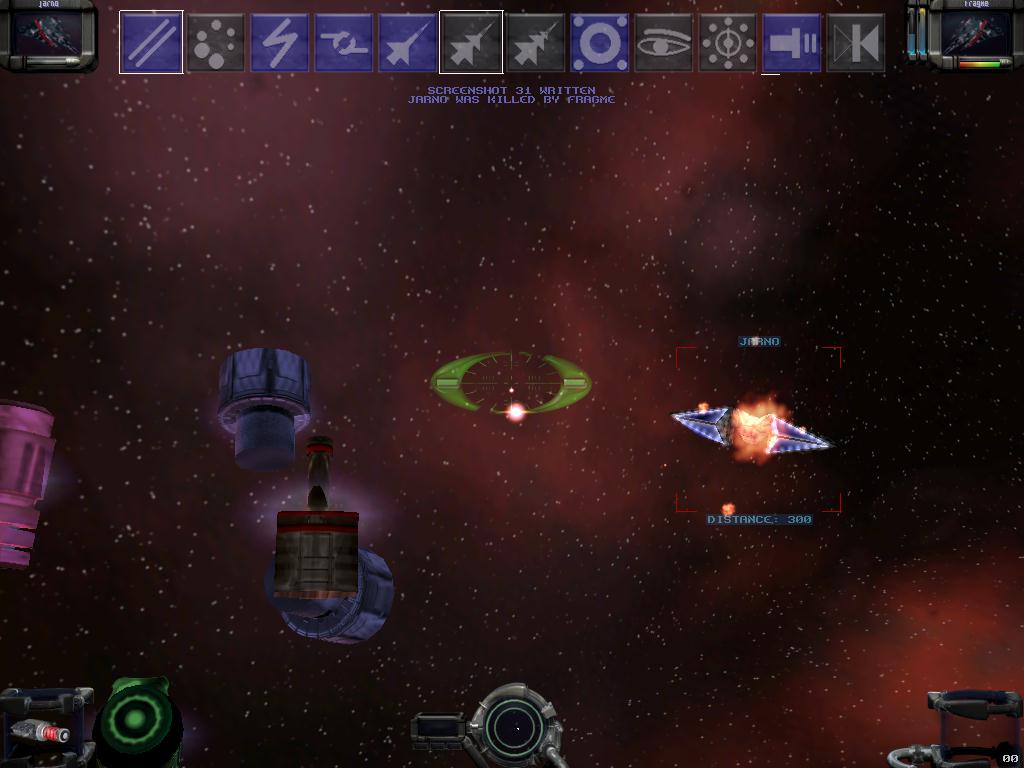
Task: Click the mirrored triangles icon
Action: [856, 42]
